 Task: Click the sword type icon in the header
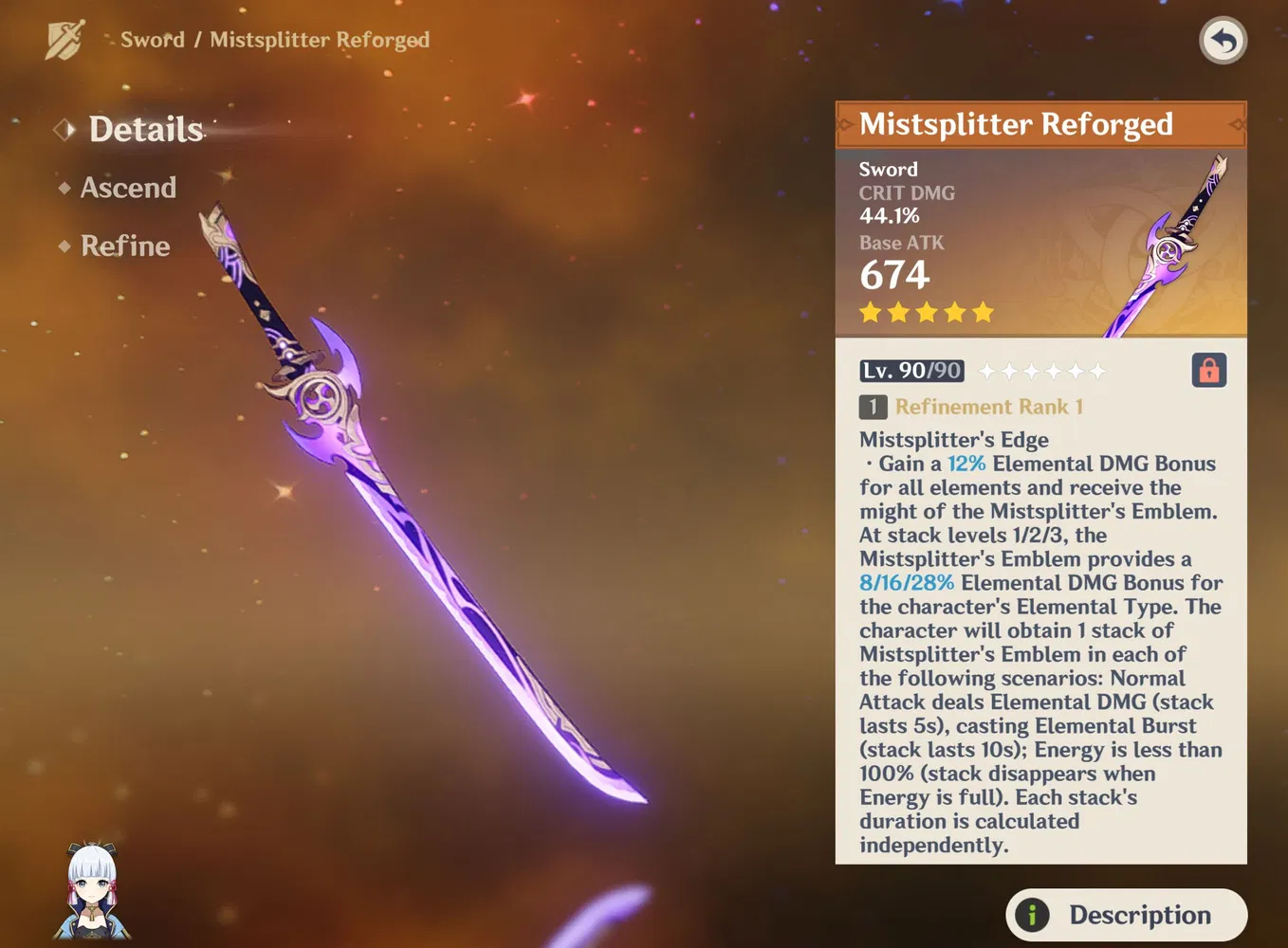pyautogui.click(x=63, y=40)
